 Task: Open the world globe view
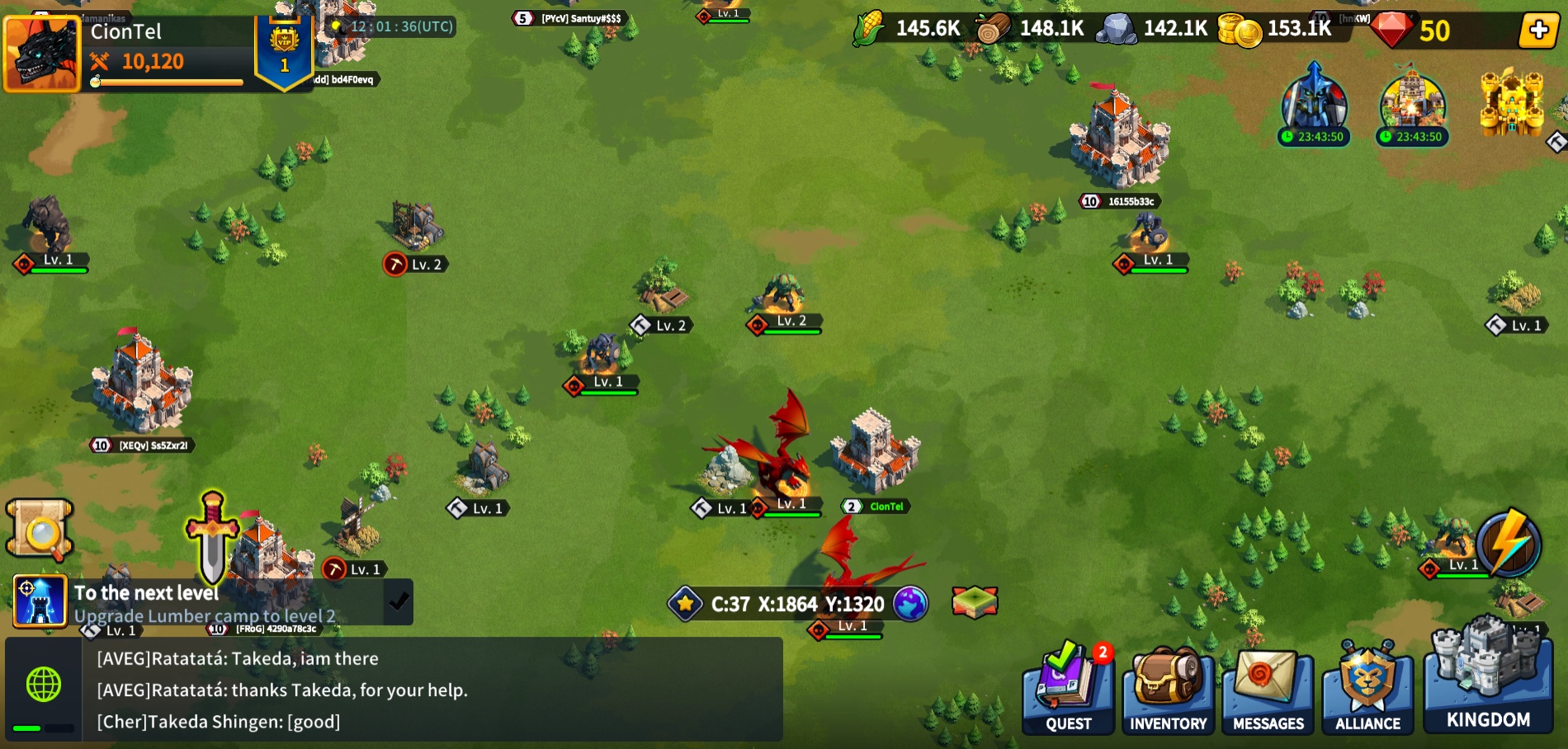pyautogui.click(x=910, y=604)
